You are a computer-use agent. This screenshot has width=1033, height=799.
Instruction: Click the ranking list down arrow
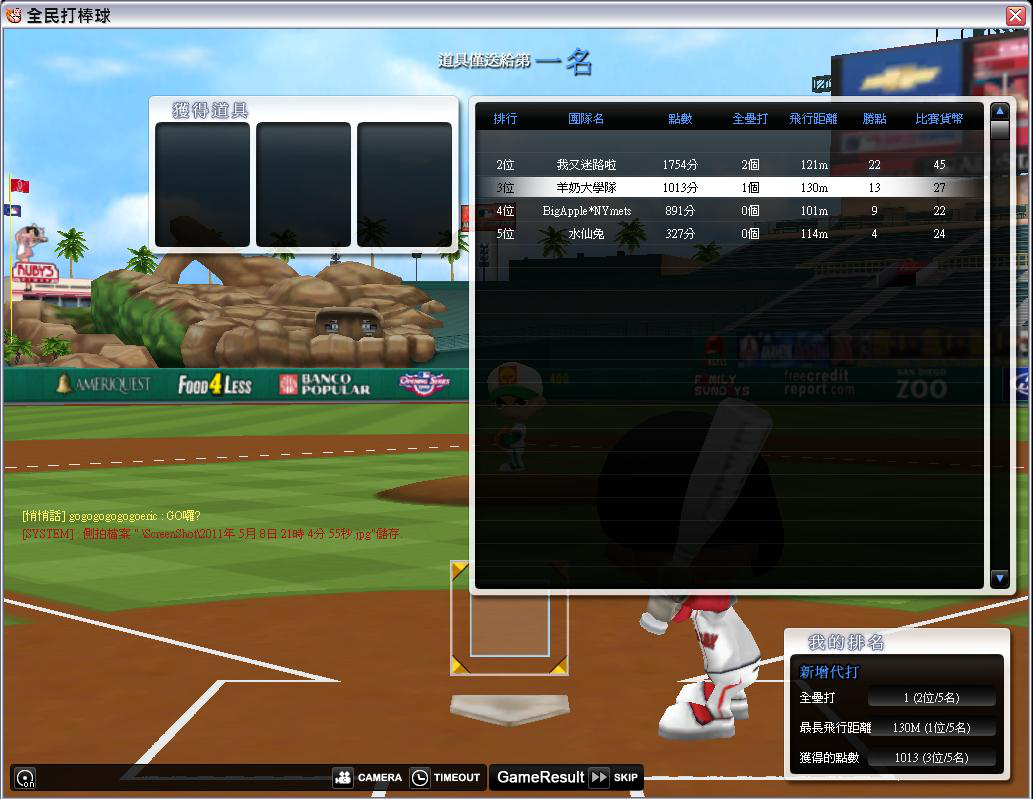pyautogui.click(x=999, y=578)
